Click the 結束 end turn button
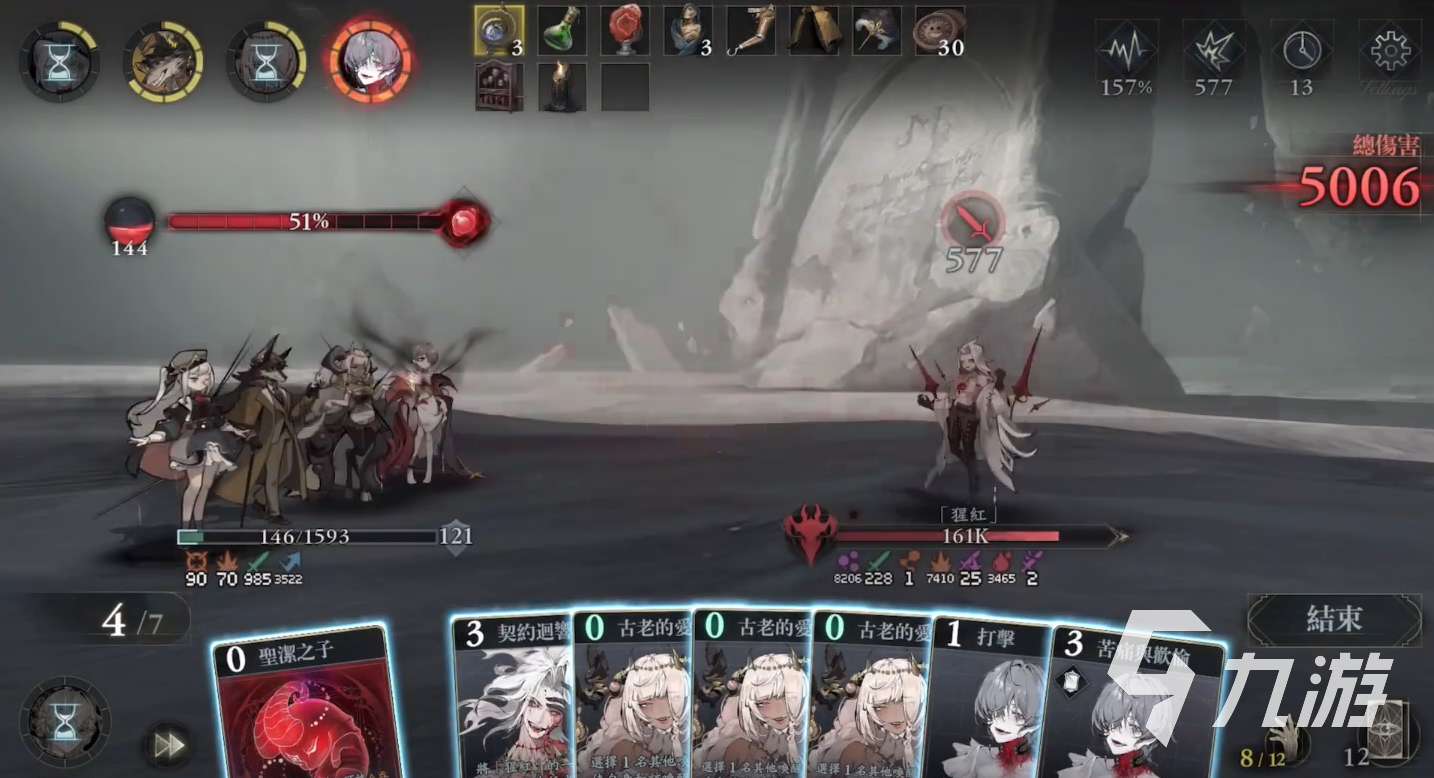The image size is (1434, 778). point(1334,619)
